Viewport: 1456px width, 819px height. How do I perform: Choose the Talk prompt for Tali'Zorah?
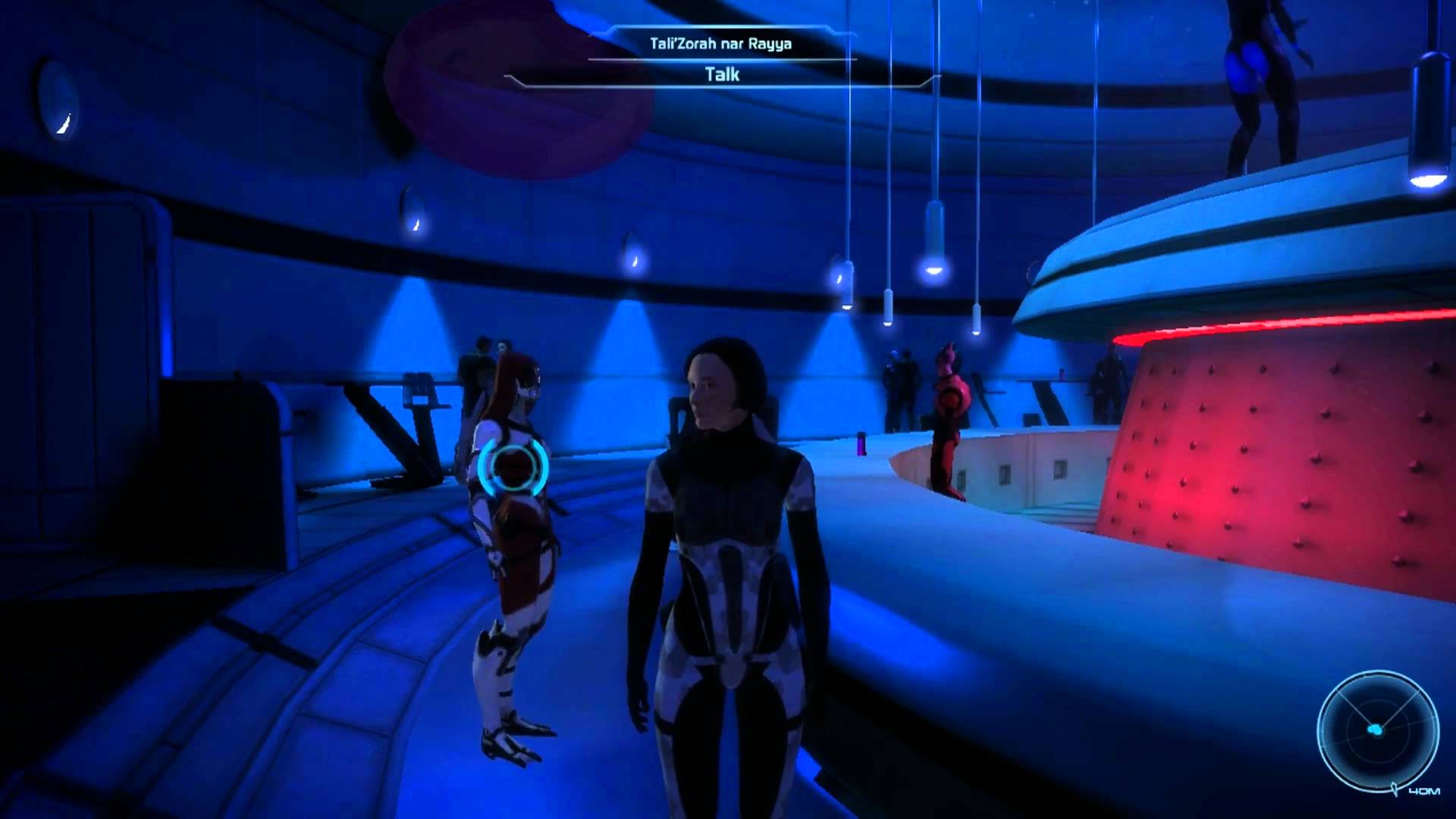pos(721,74)
